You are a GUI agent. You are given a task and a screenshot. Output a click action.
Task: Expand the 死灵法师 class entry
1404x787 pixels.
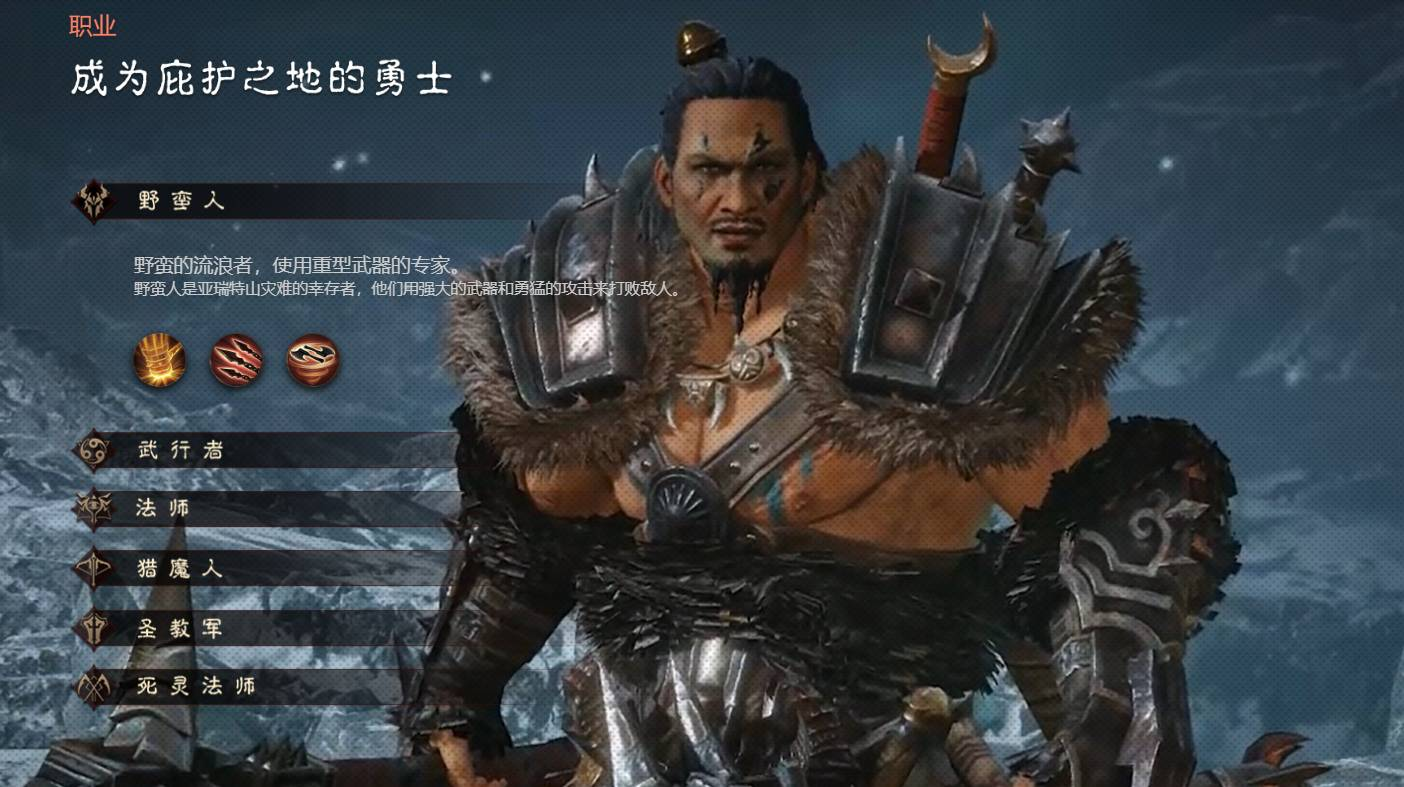197,686
